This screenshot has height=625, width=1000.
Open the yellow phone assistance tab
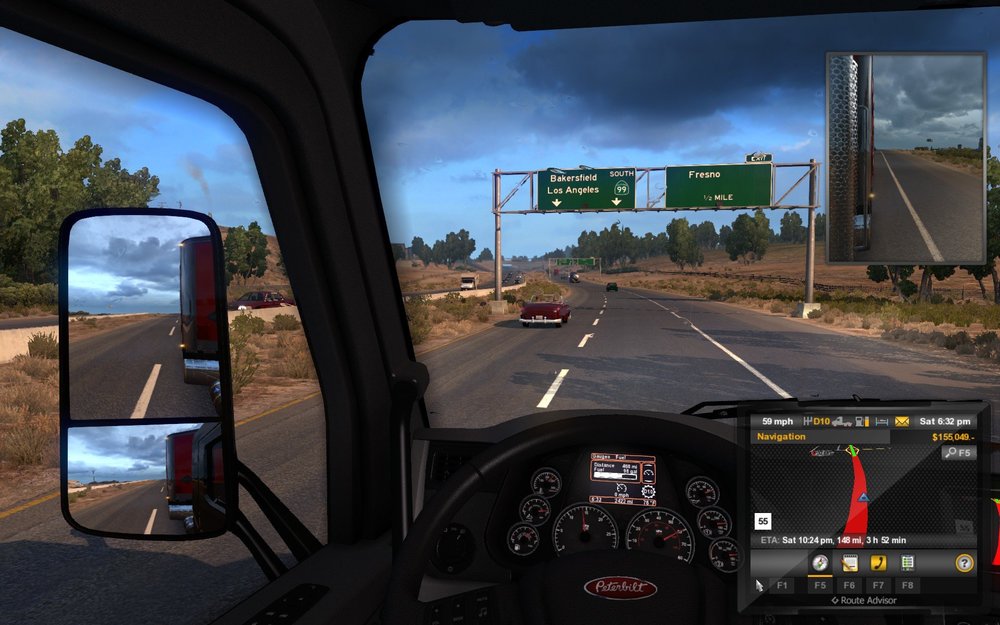879,563
